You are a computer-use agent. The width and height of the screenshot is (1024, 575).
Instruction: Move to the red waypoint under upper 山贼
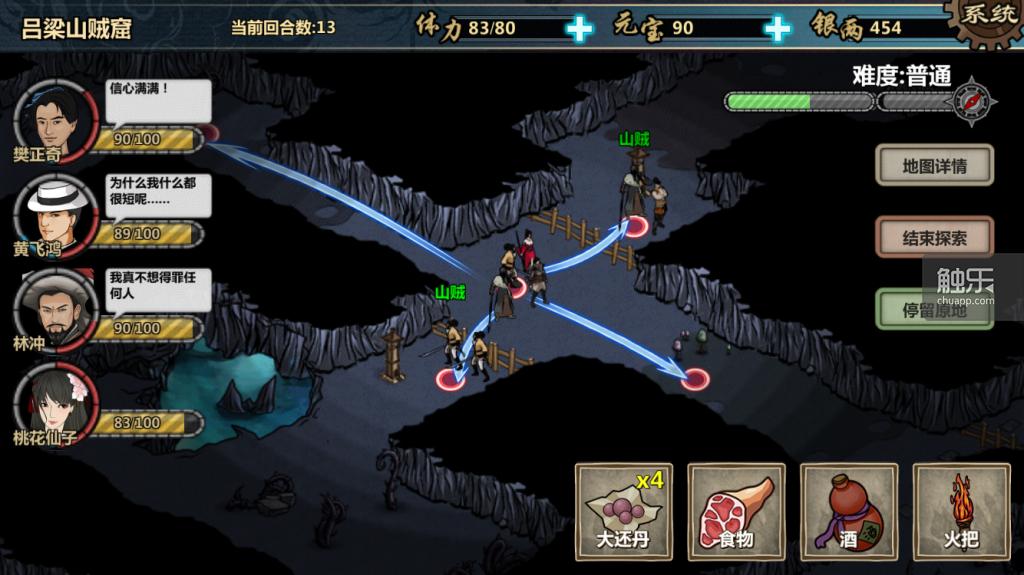[636, 225]
